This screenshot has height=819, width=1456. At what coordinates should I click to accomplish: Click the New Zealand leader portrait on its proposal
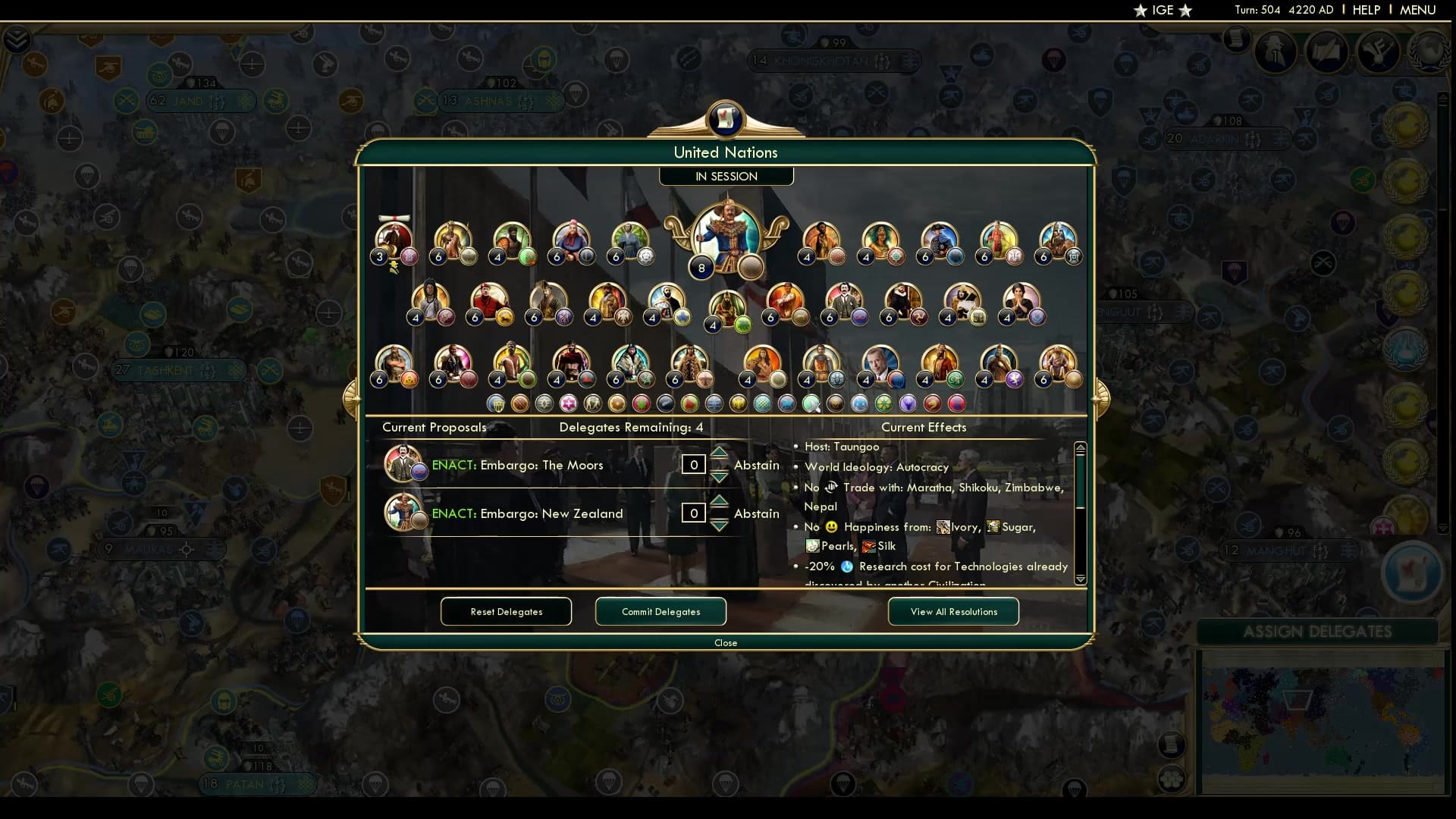tap(404, 512)
